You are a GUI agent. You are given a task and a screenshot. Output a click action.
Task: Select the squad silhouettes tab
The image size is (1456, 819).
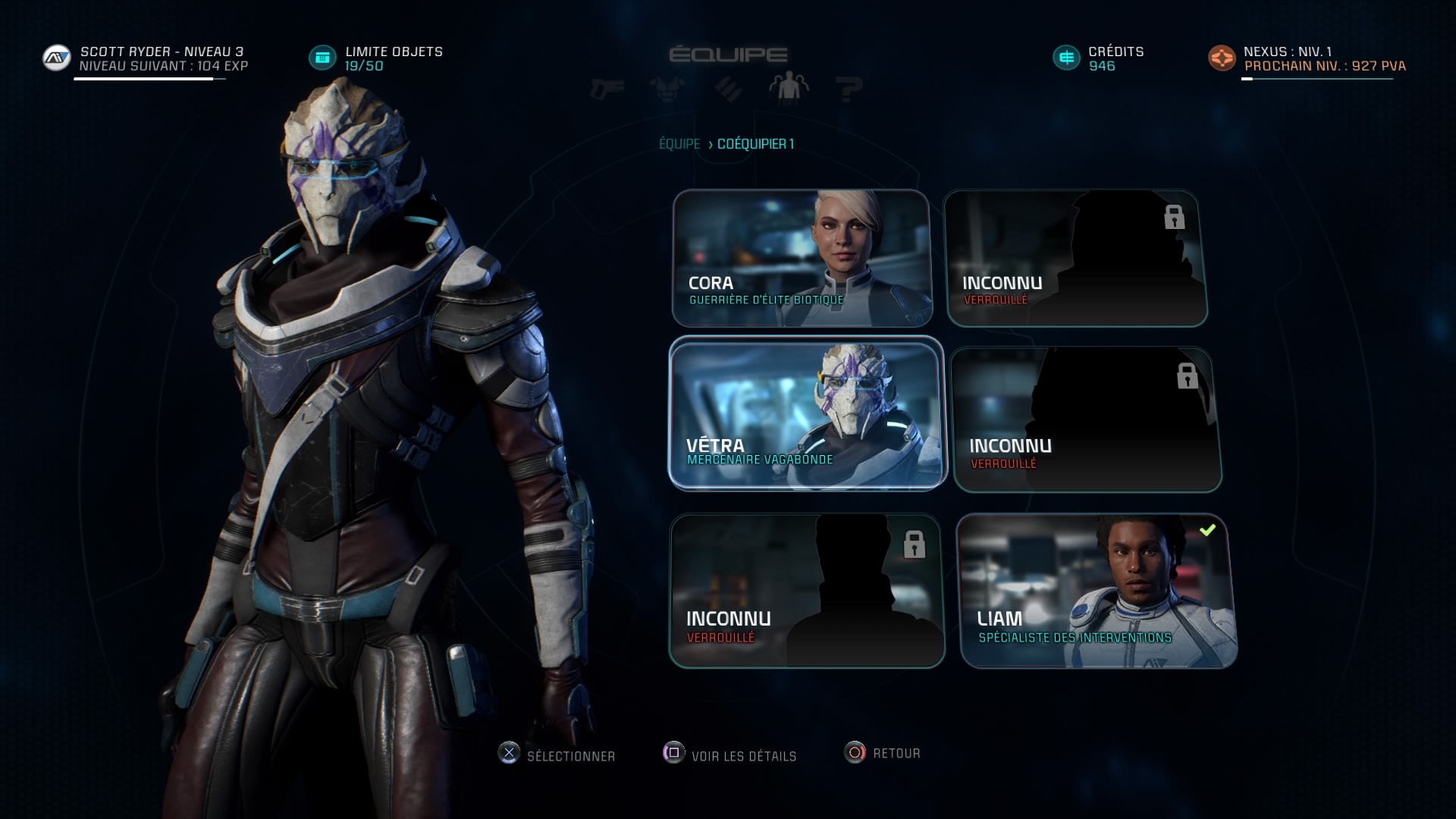[789, 88]
